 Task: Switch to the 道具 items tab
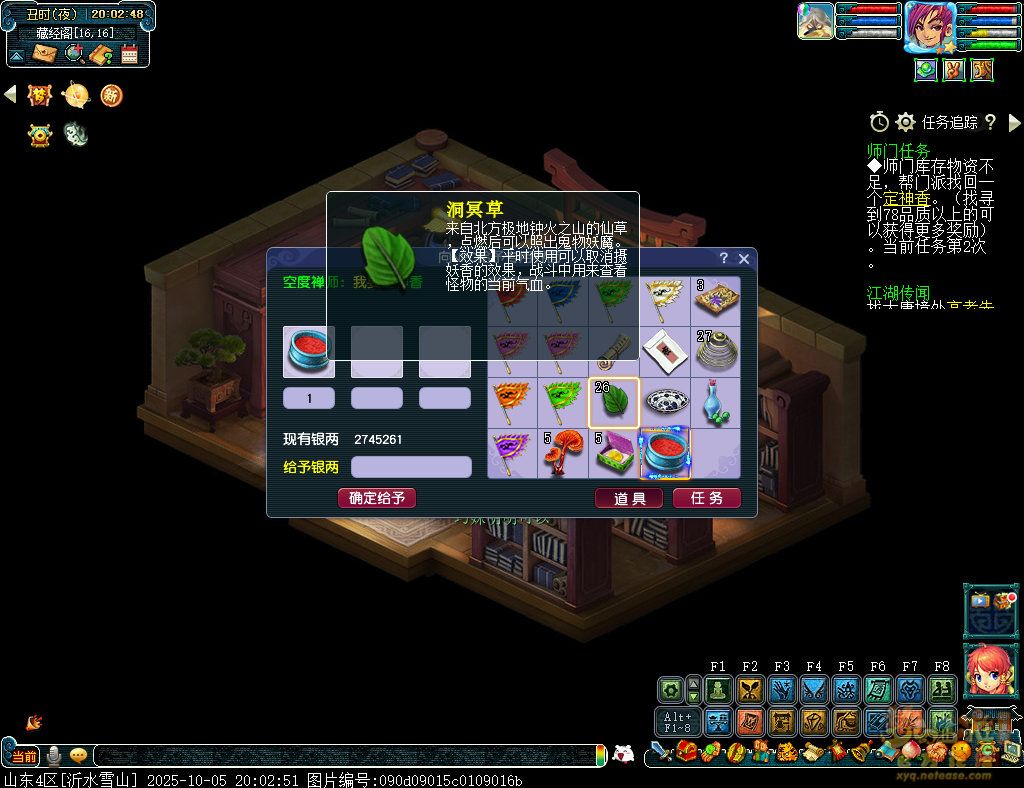coord(629,498)
